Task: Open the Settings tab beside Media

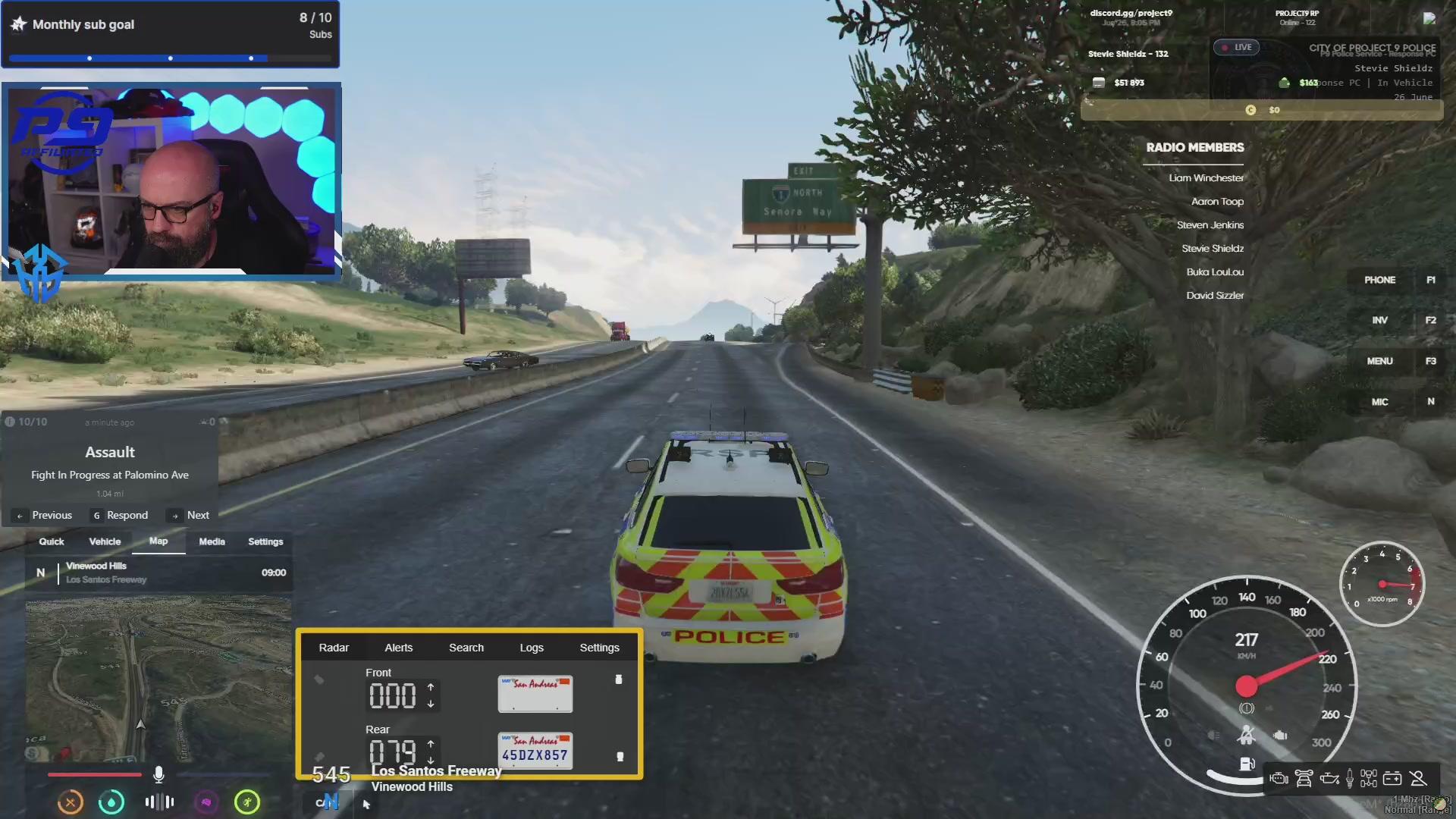Action: [265, 541]
